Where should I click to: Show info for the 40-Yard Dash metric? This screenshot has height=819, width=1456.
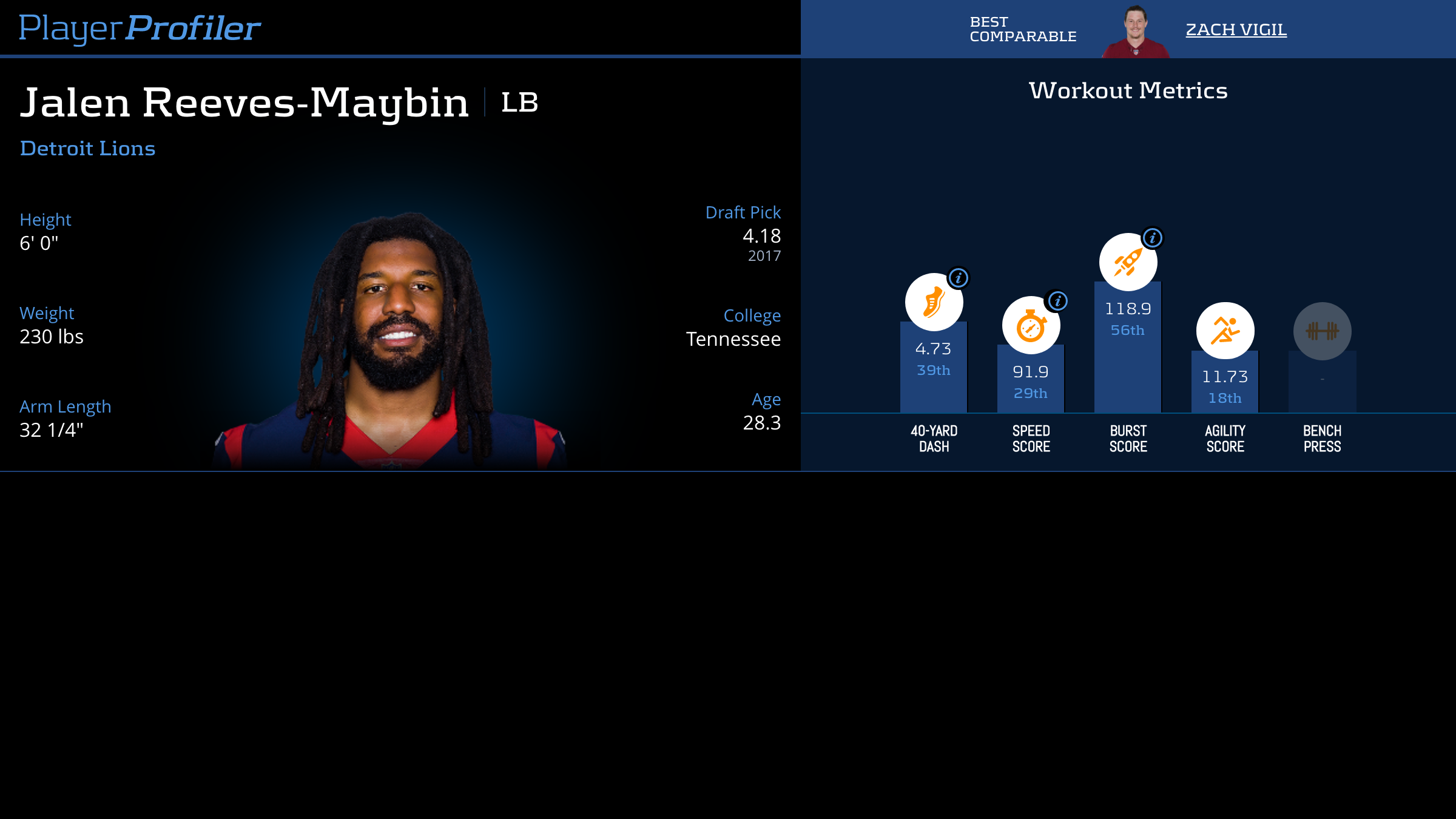[x=959, y=278]
